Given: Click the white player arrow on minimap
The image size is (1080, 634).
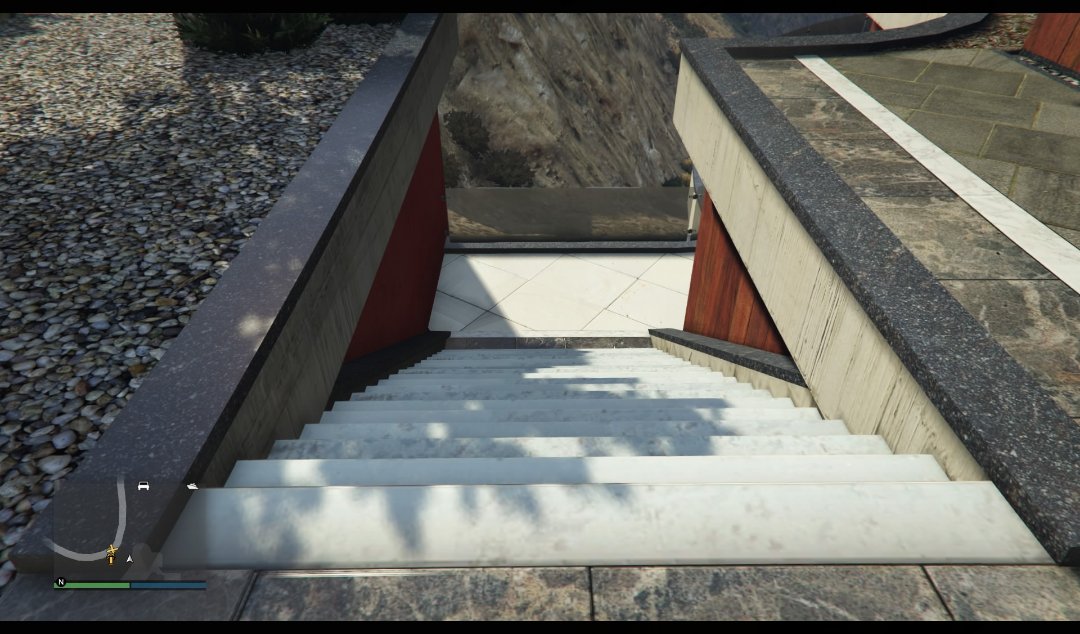Looking at the screenshot, I should 129,559.
